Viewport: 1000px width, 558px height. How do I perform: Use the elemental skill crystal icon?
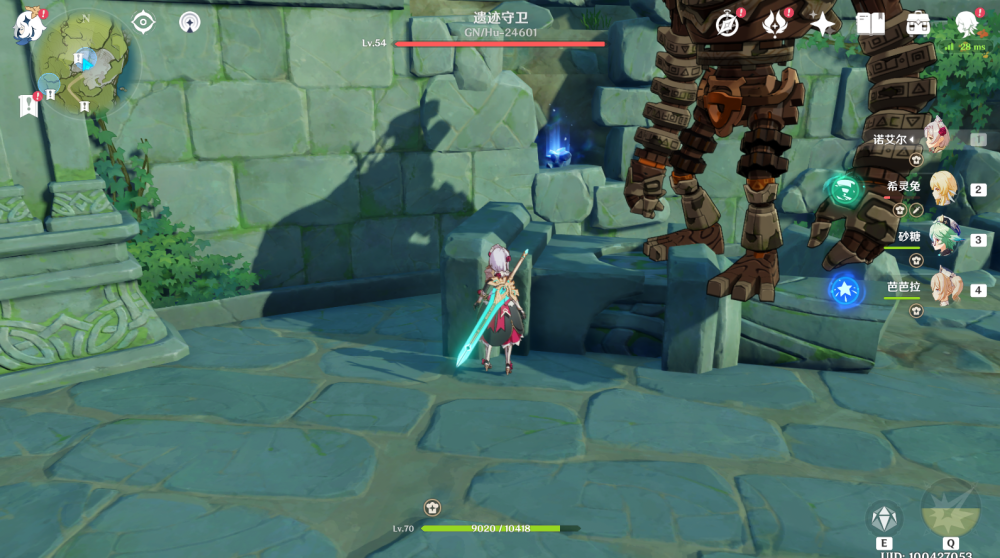(x=884, y=518)
